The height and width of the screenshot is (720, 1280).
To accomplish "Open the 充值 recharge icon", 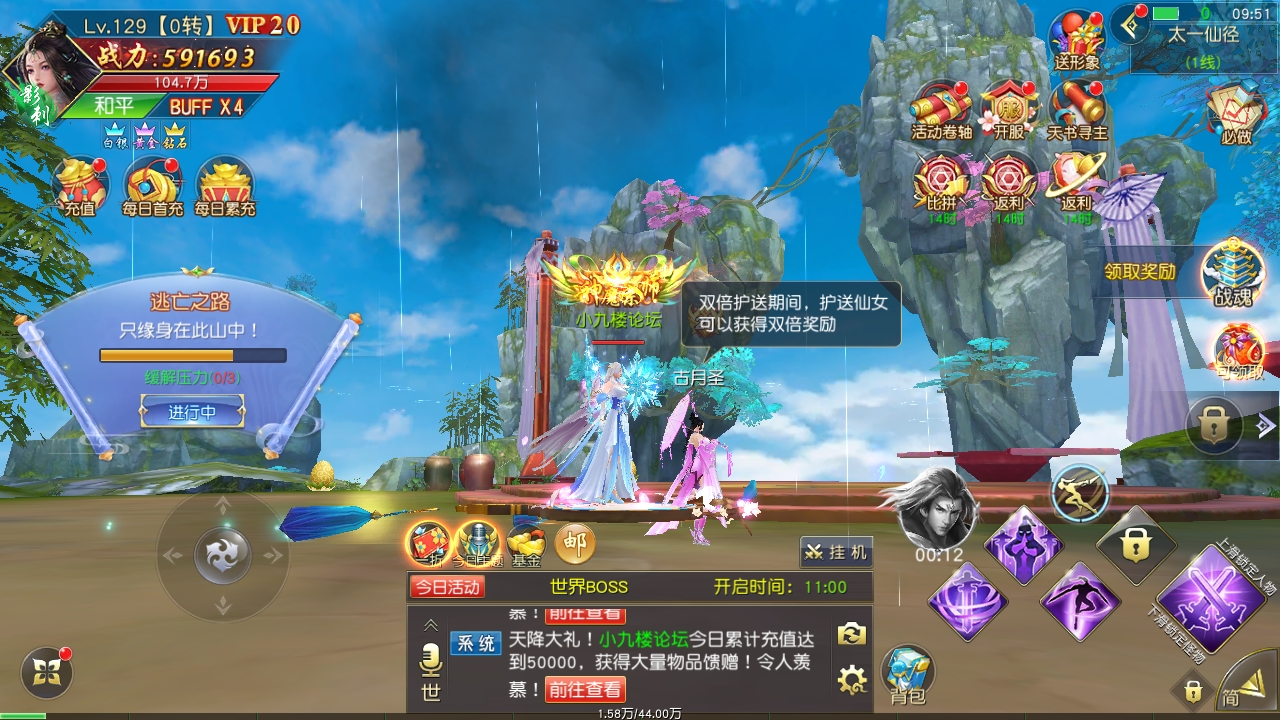I will (x=80, y=186).
